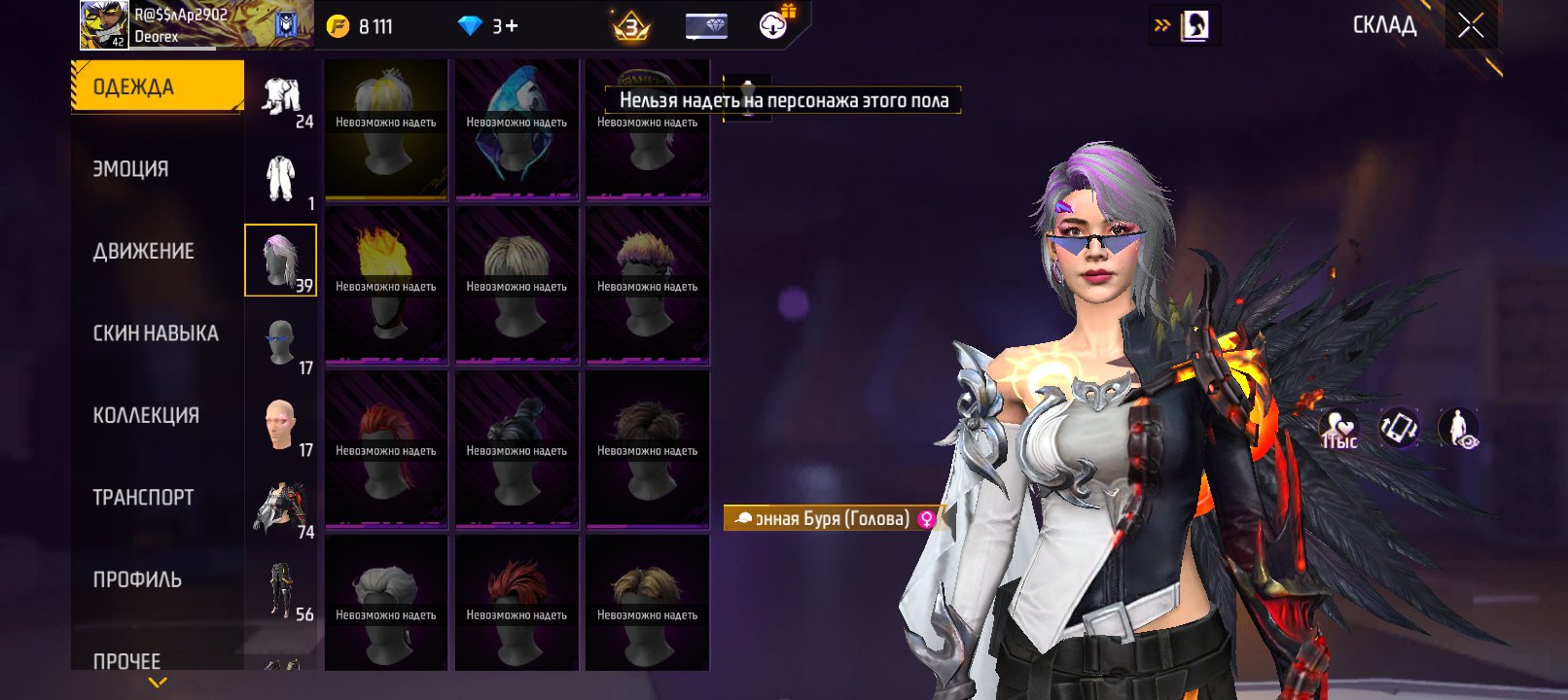The width and height of the screenshot is (1568, 700).
Task: Switch to the ЭМОЦИЯ tab
Action: 131,169
